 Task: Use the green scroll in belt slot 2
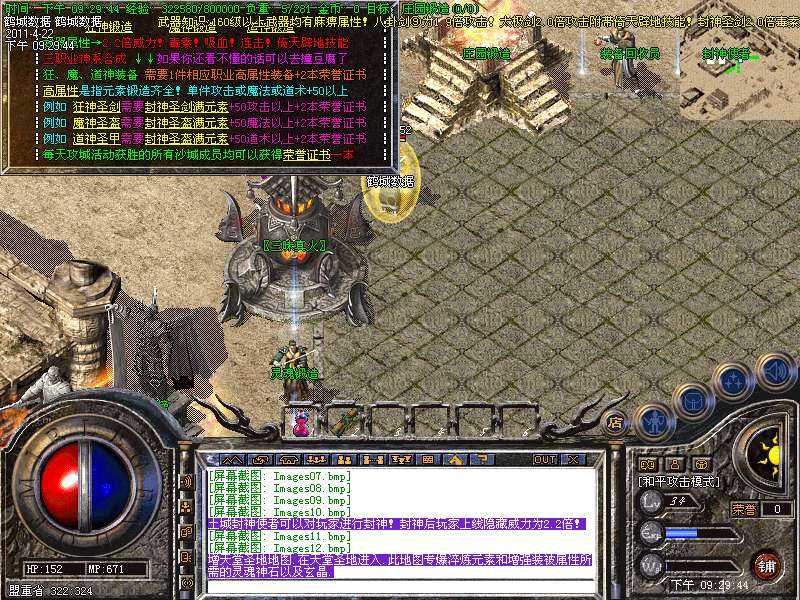347,420
